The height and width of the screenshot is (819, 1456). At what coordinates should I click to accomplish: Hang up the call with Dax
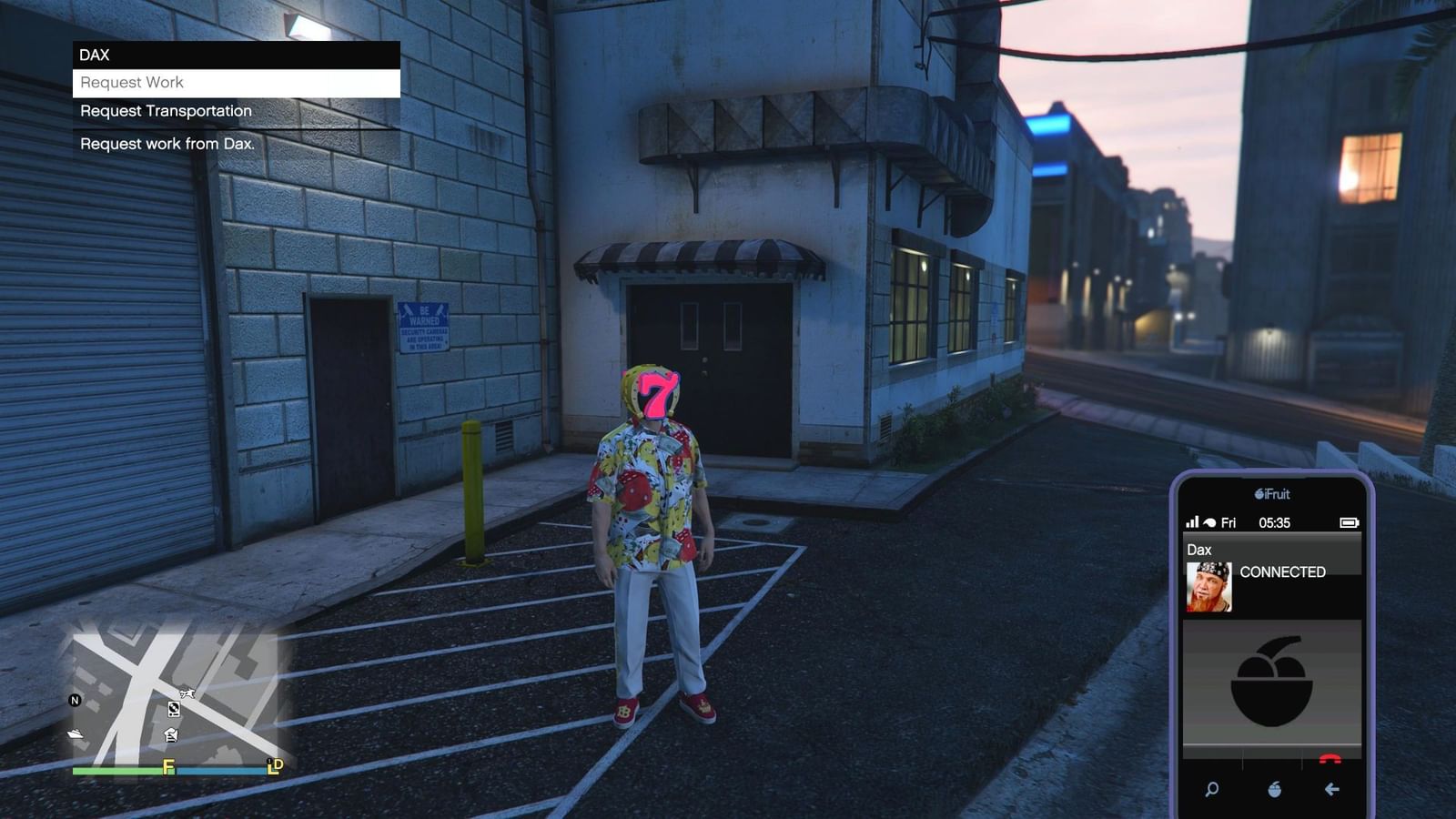(1330, 758)
